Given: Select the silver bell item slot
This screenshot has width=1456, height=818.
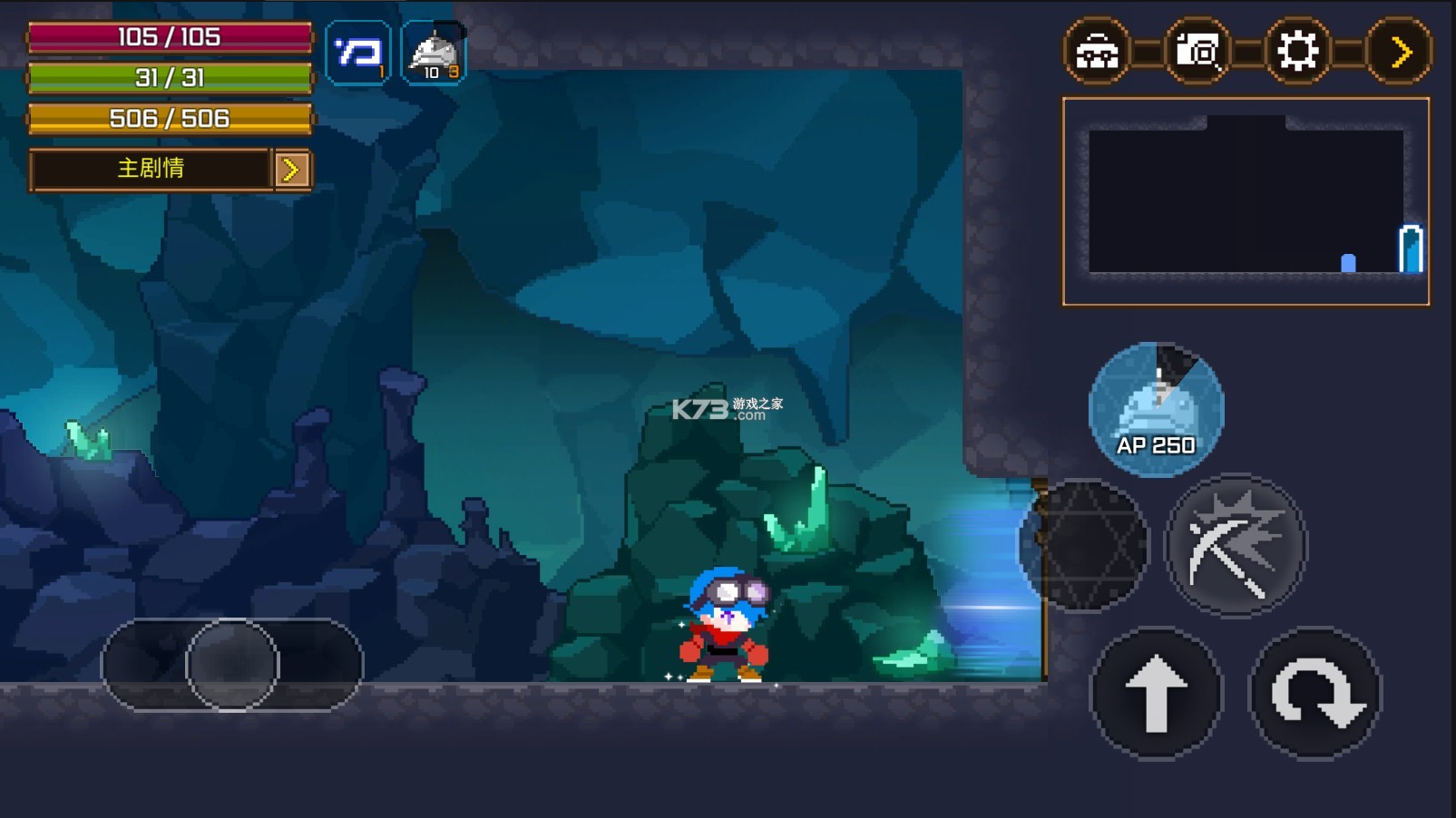Looking at the screenshot, I should pyautogui.click(x=434, y=53).
